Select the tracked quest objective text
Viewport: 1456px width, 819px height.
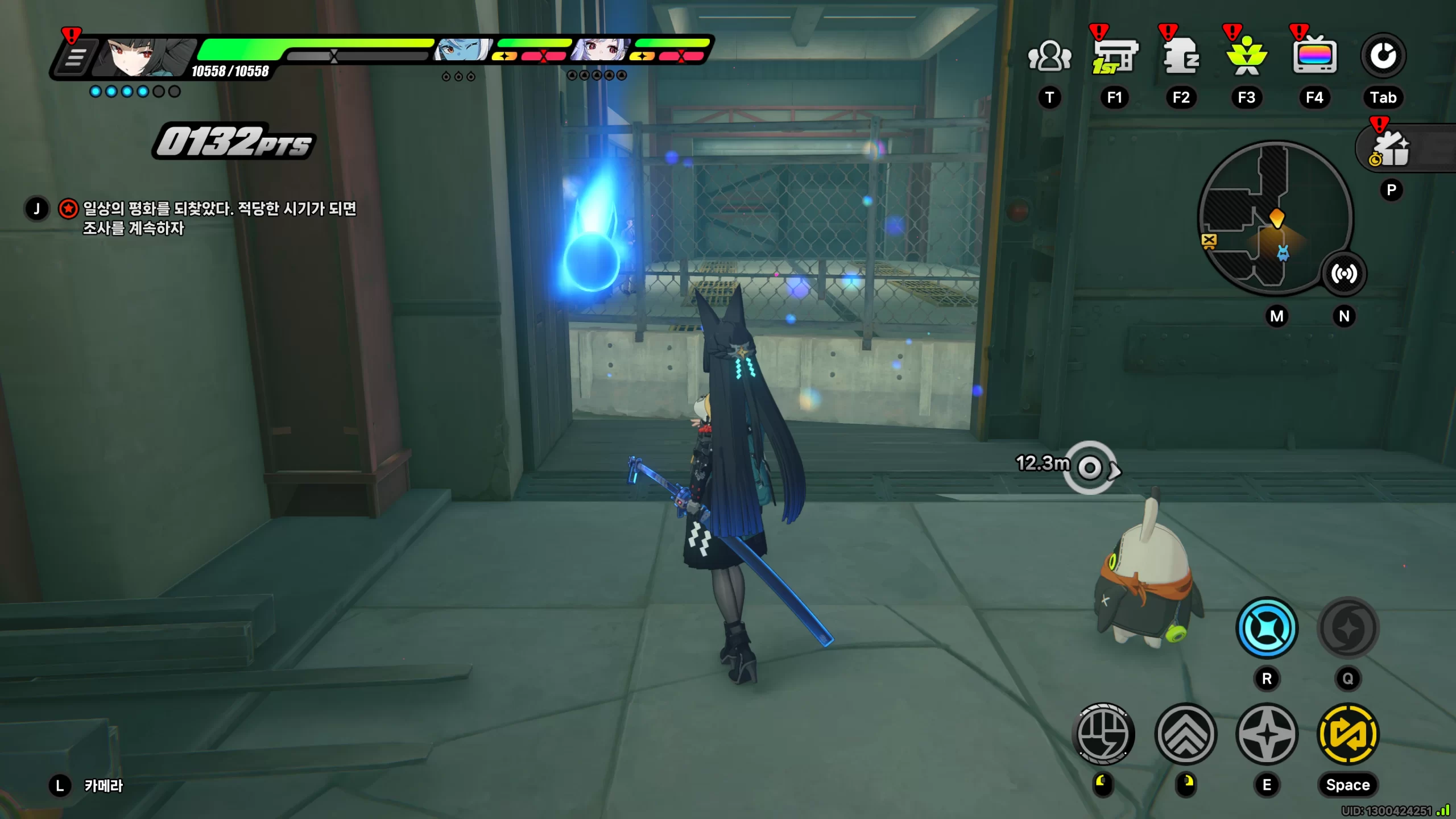[x=219, y=218]
